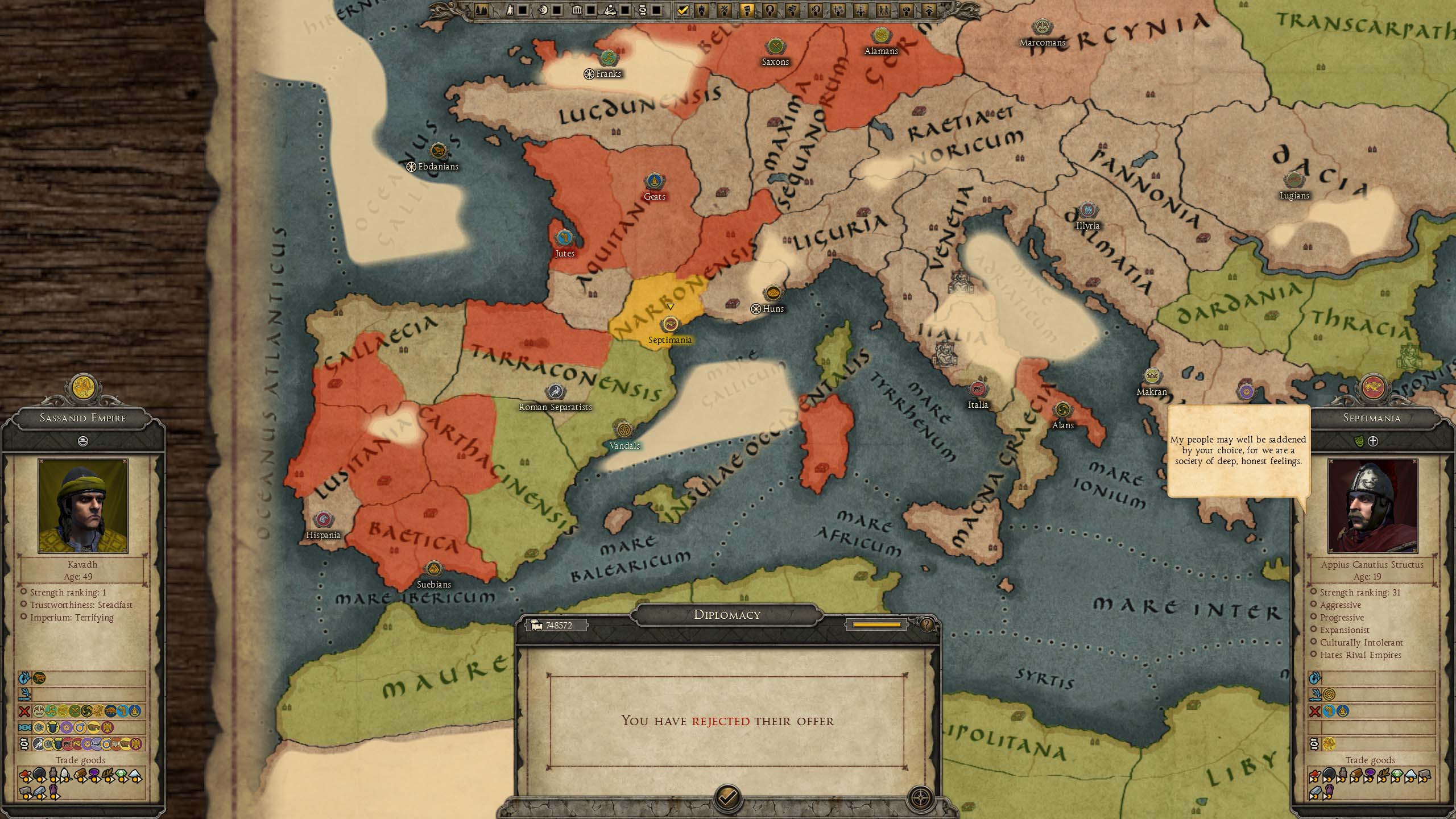Image resolution: width=1456 pixels, height=819 pixels.
Task: Confirm with the checkmark button
Action: [727, 797]
